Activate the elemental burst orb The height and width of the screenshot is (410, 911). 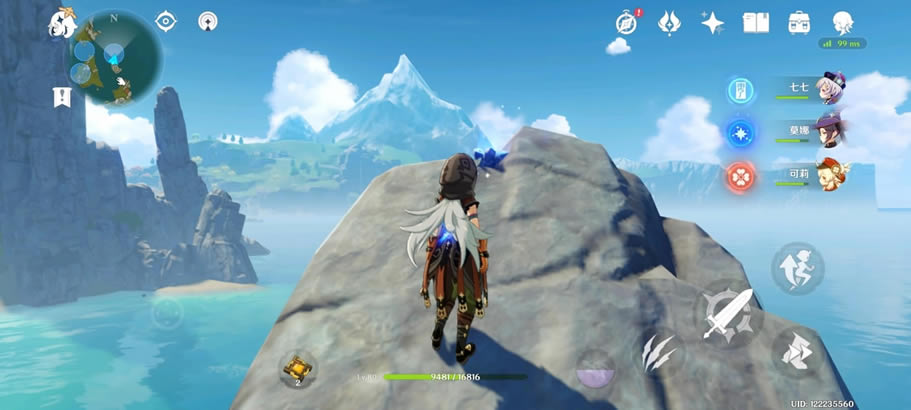tap(596, 368)
